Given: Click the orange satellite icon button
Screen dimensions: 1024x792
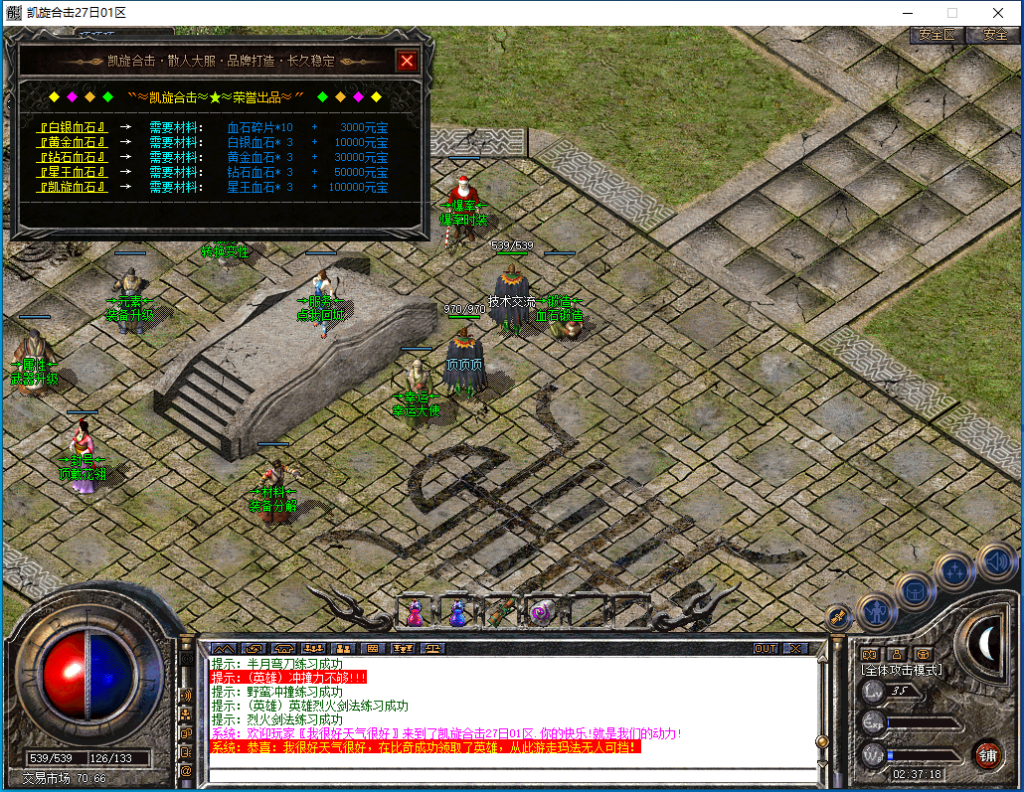Looking at the screenshot, I should (839, 617).
